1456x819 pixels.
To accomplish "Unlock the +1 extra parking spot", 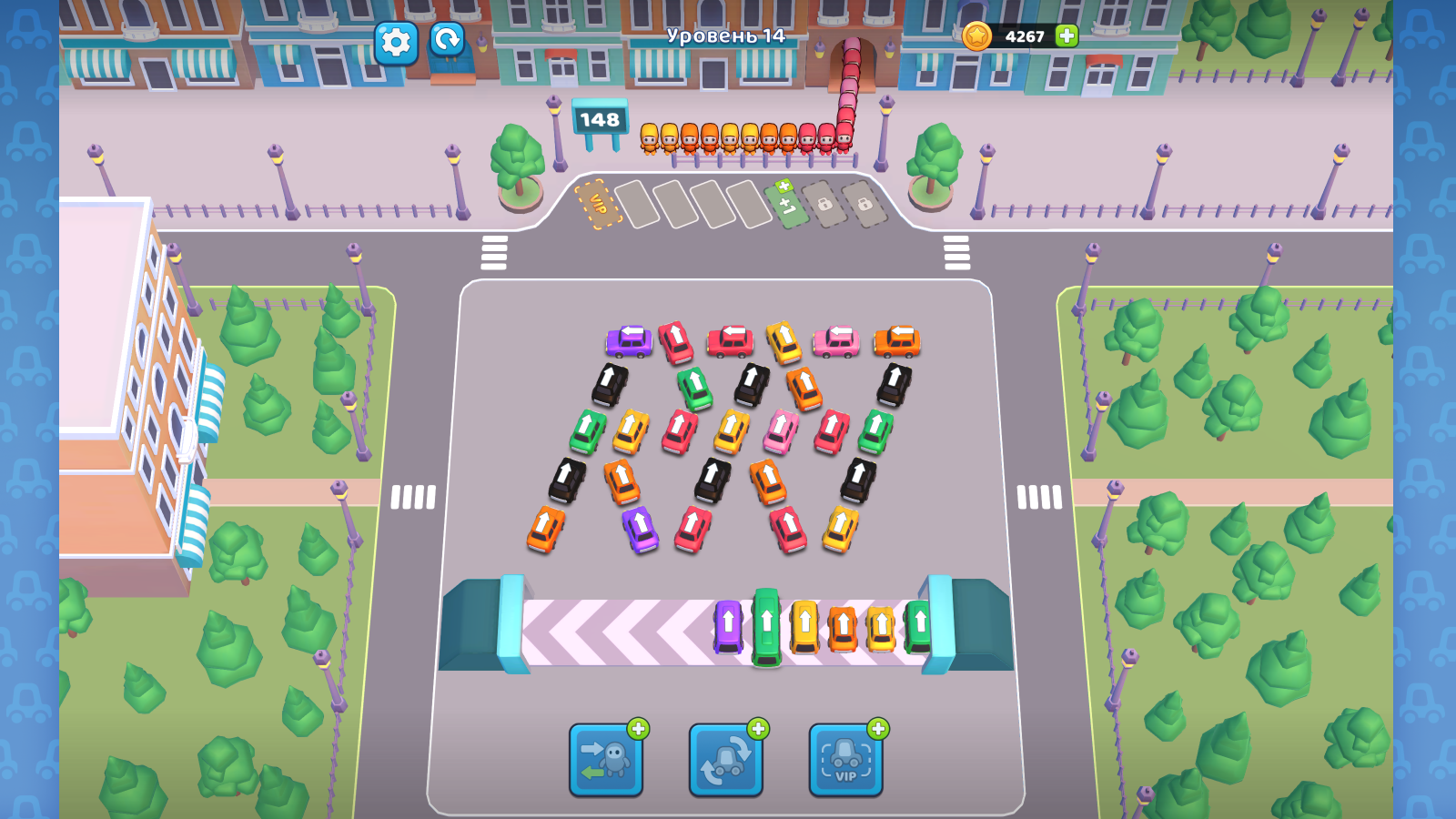I will [x=784, y=205].
